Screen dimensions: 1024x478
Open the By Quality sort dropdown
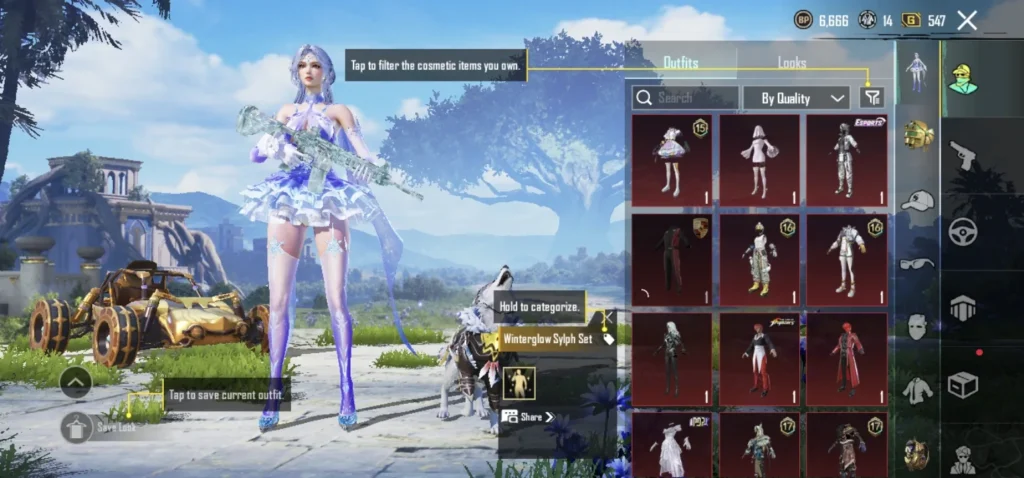tap(796, 97)
